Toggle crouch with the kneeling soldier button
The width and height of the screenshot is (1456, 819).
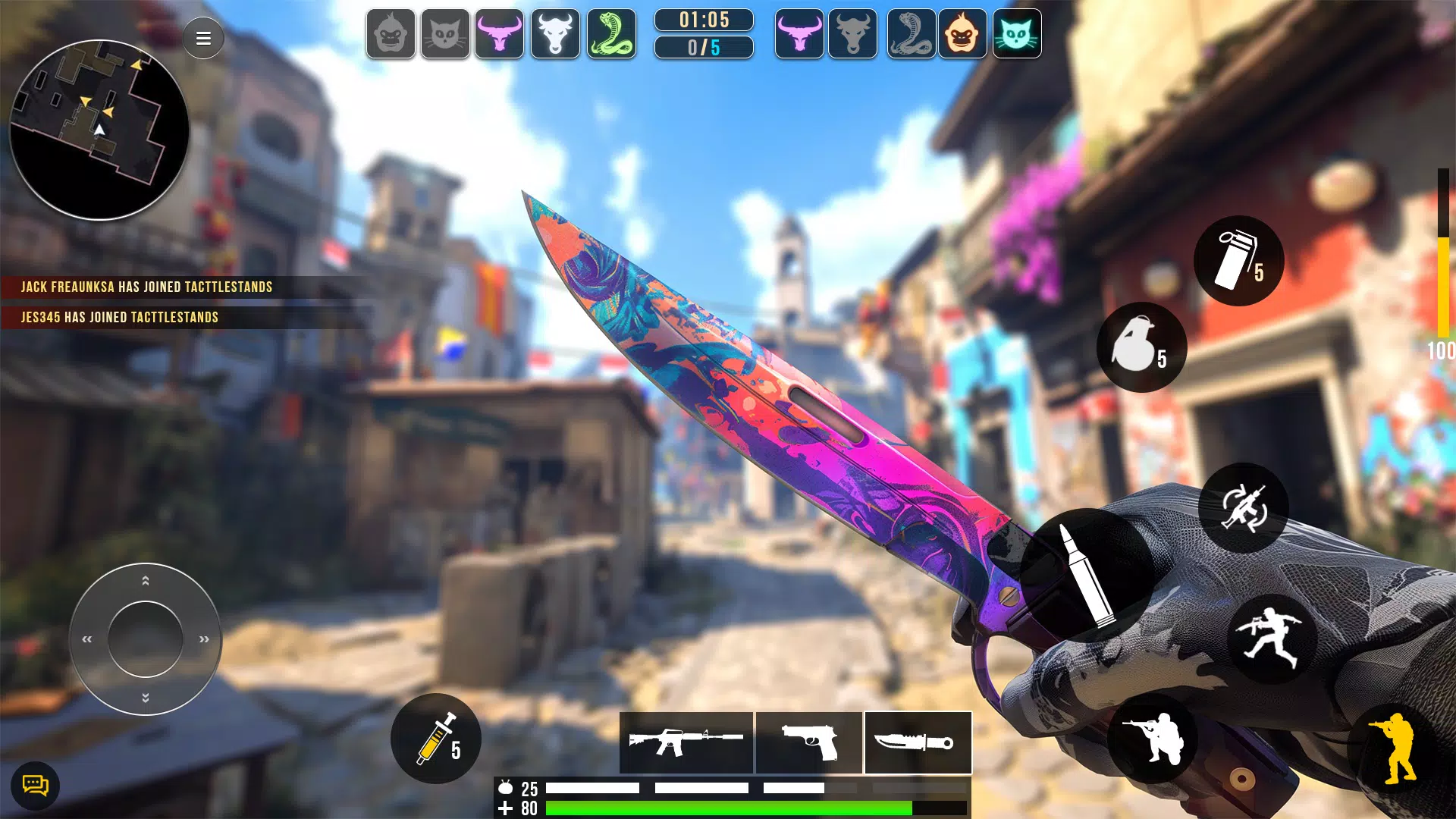tap(1152, 738)
